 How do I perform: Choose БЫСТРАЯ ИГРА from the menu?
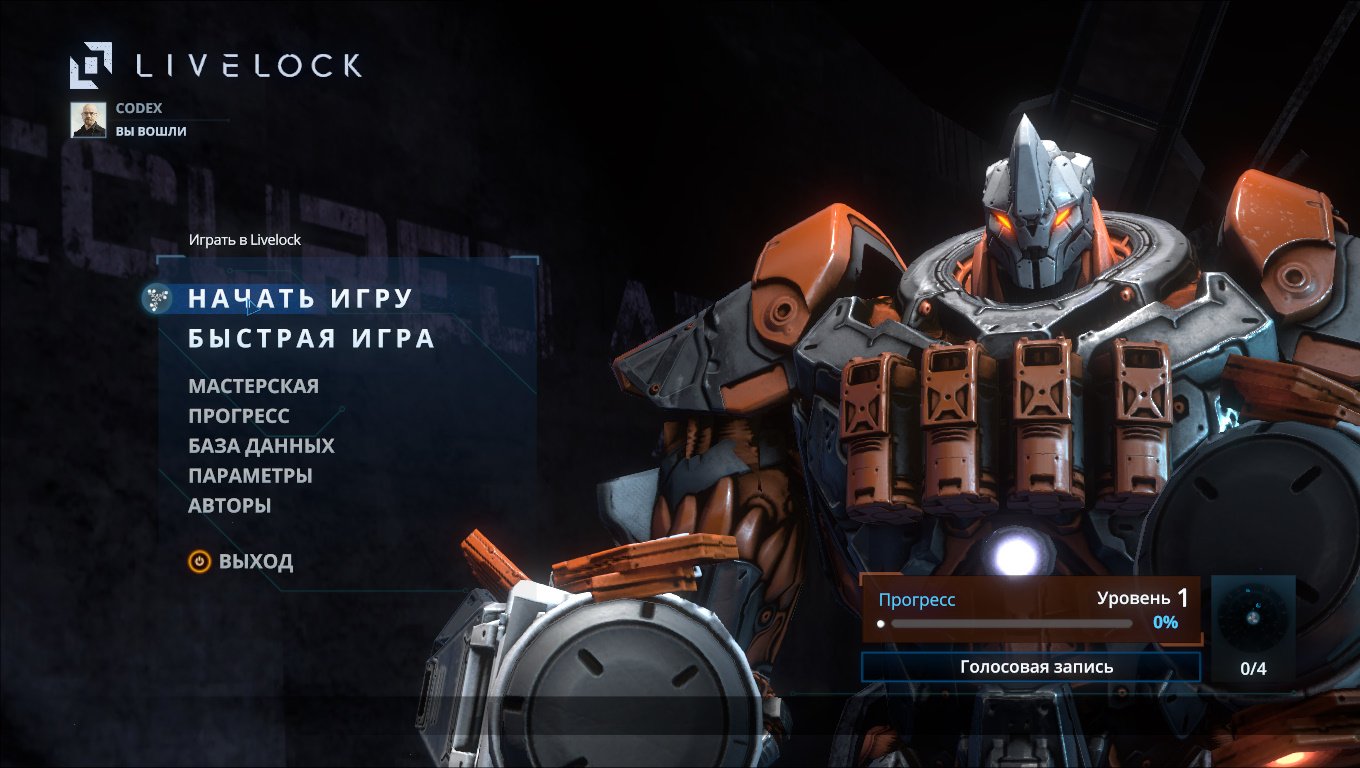click(x=312, y=338)
